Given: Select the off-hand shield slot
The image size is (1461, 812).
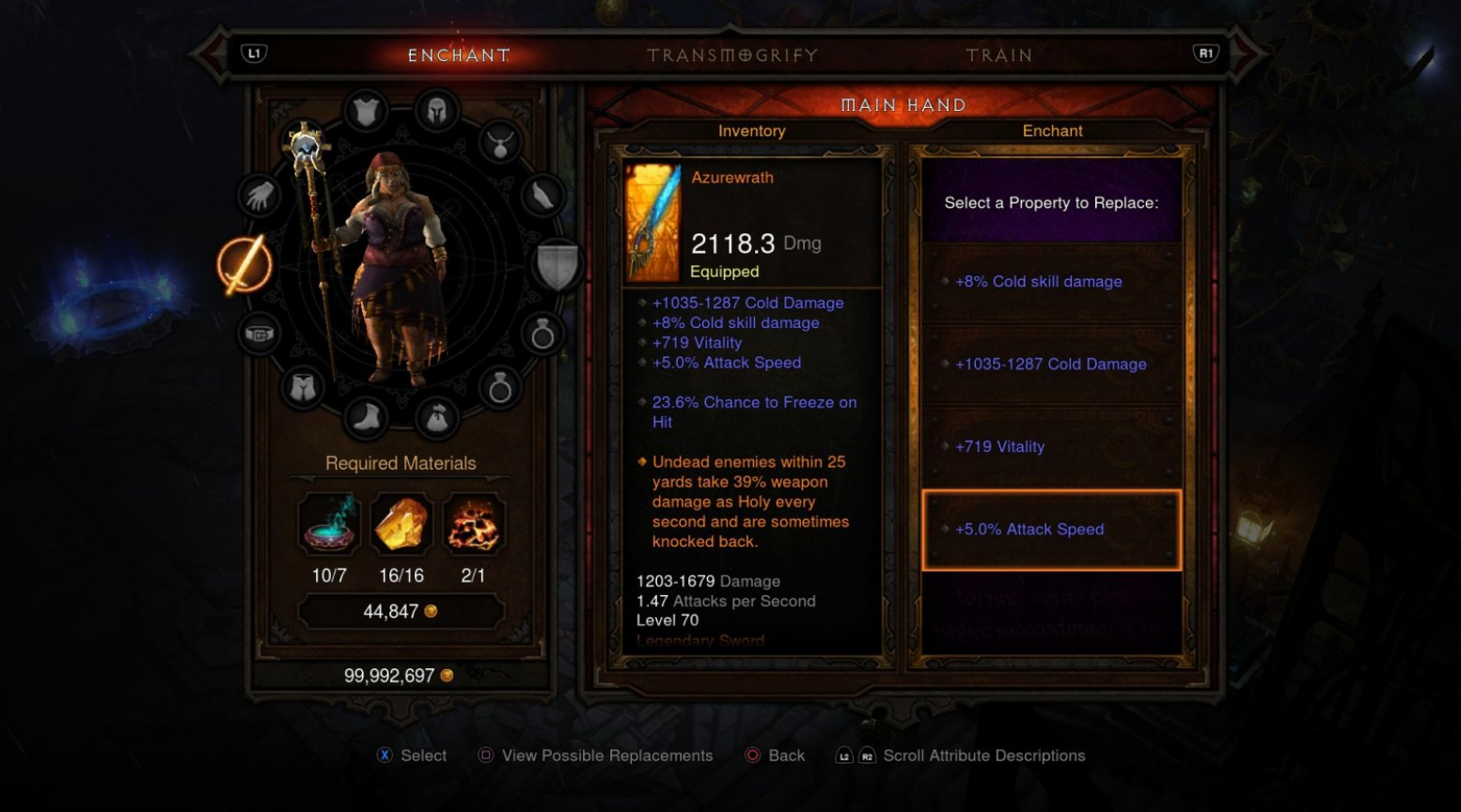Looking at the screenshot, I should pyautogui.click(x=557, y=266).
